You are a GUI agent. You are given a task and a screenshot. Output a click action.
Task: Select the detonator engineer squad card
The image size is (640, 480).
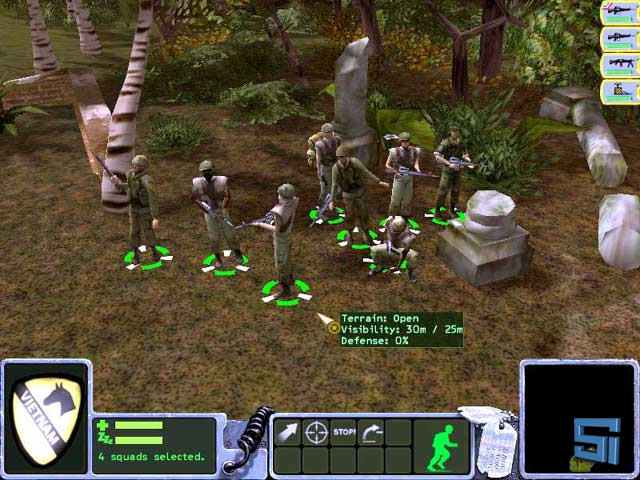tap(620, 92)
